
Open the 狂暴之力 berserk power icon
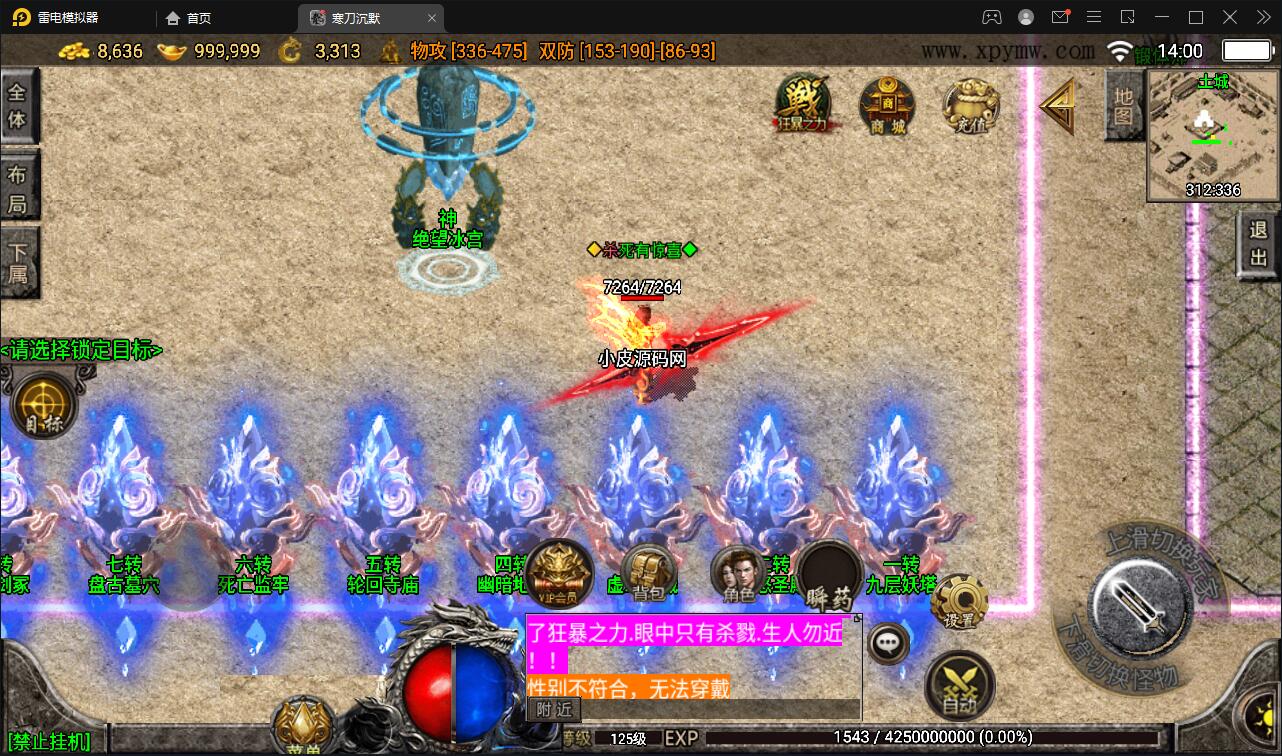coord(805,105)
